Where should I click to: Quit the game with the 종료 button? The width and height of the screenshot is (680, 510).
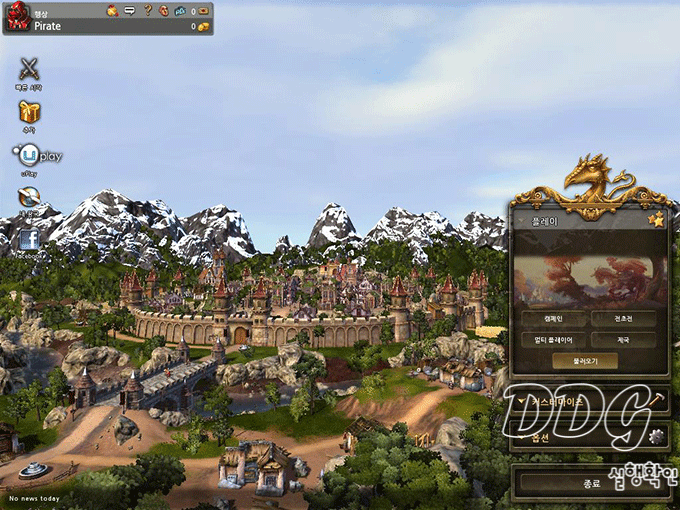[590, 482]
